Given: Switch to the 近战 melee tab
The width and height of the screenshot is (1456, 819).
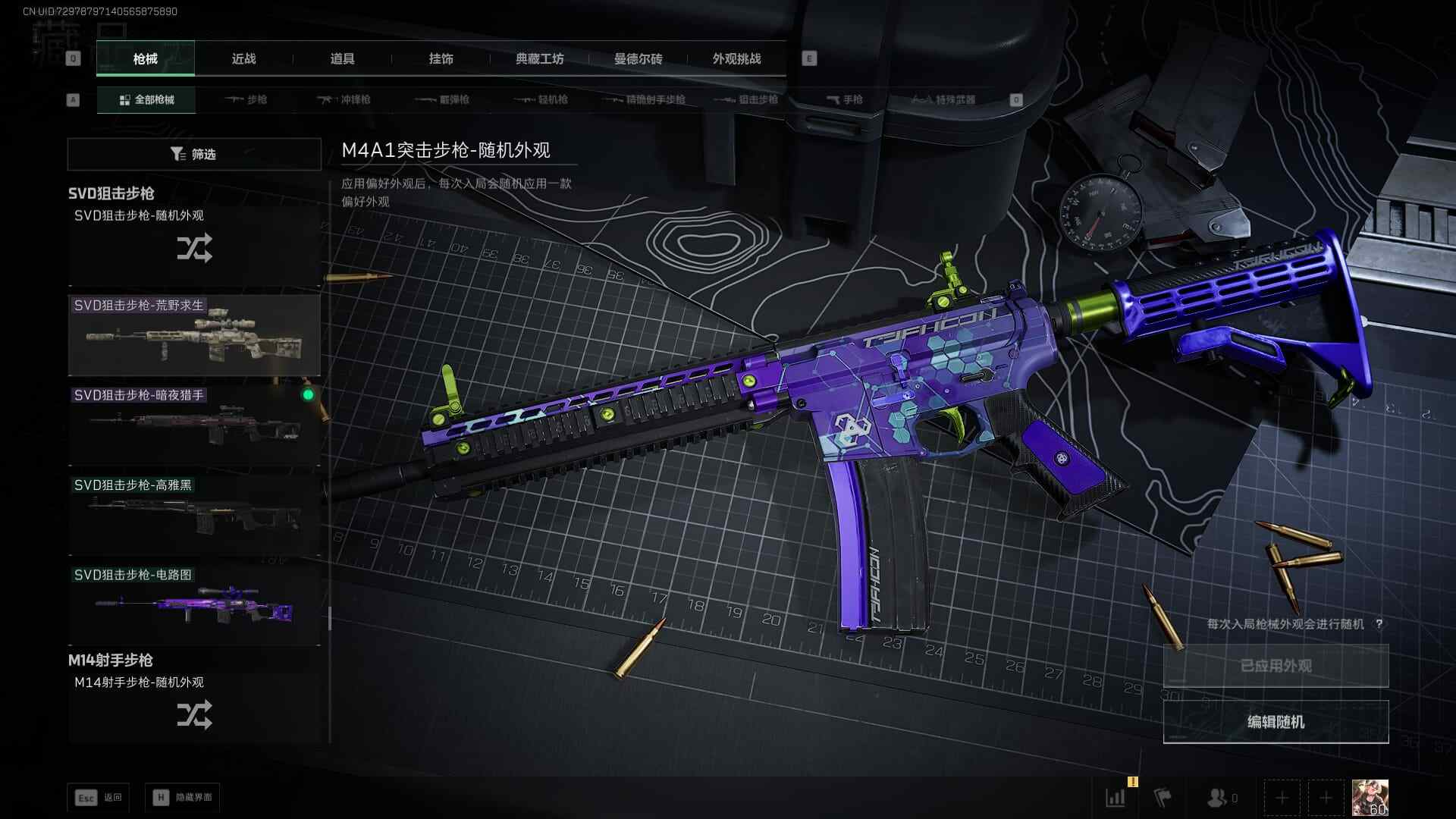Looking at the screenshot, I should click(x=243, y=58).
